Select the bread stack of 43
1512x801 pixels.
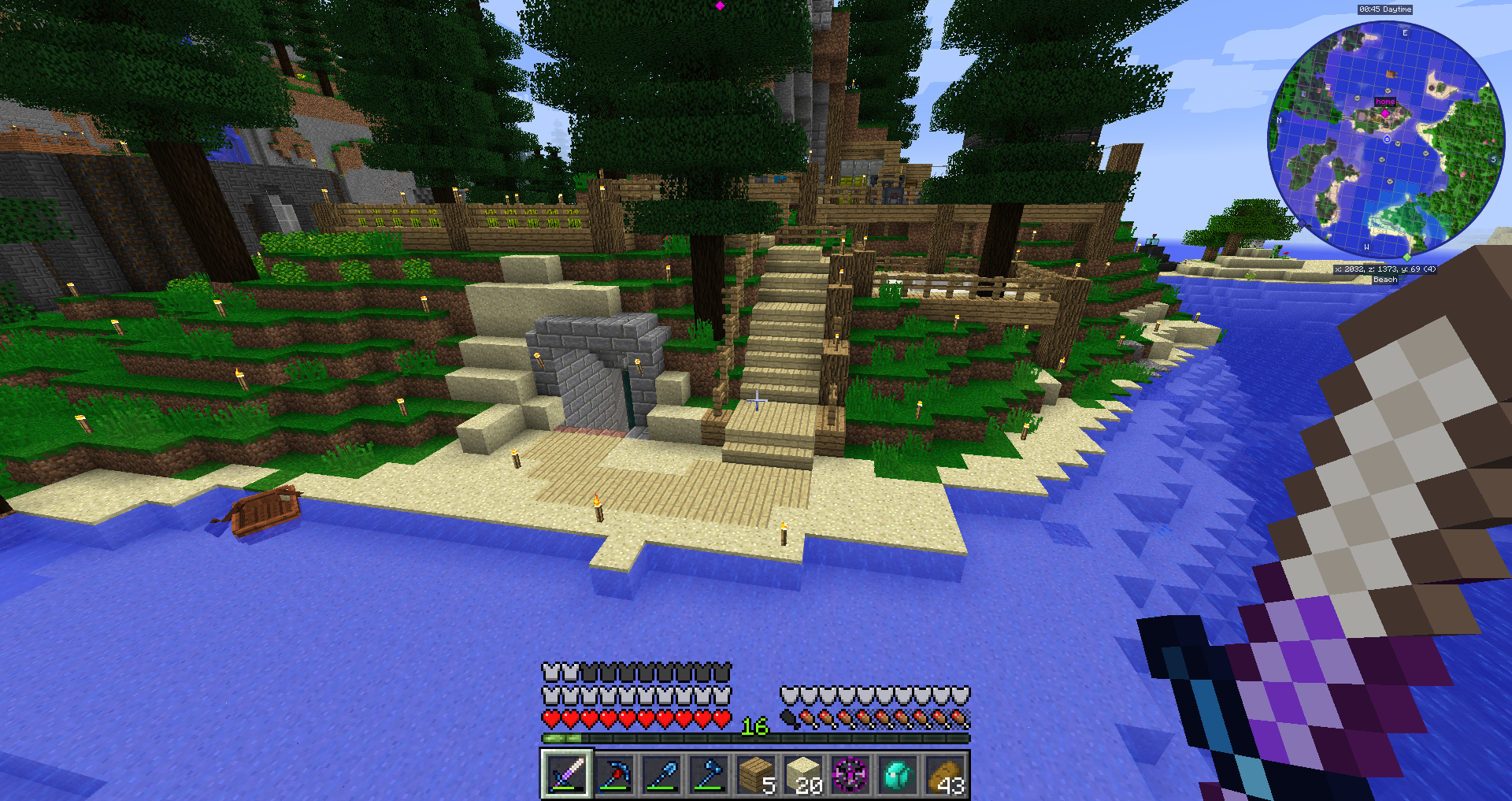click(945, 774)
